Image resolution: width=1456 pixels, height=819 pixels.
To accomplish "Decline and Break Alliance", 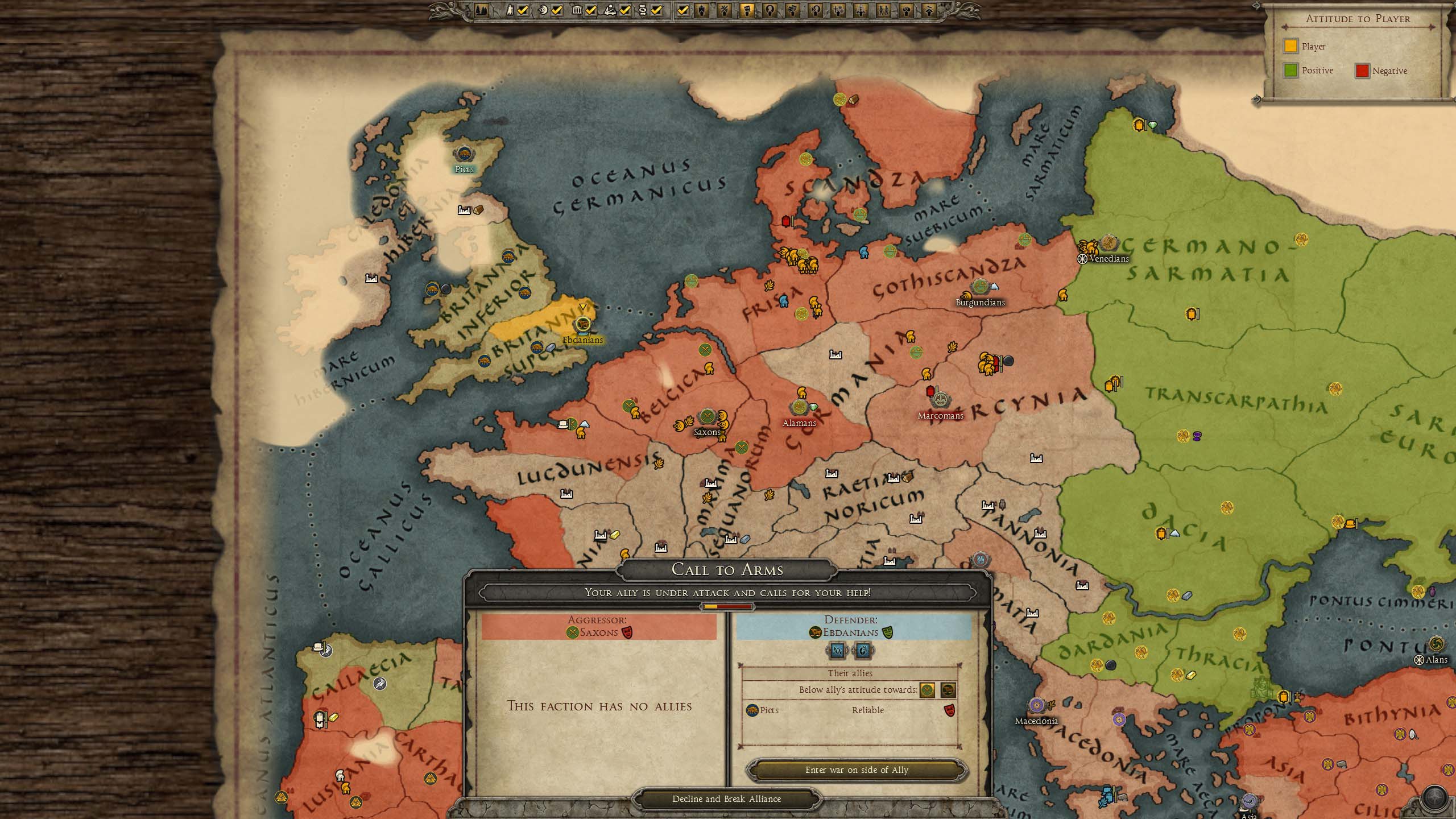I will pos(726,799).
